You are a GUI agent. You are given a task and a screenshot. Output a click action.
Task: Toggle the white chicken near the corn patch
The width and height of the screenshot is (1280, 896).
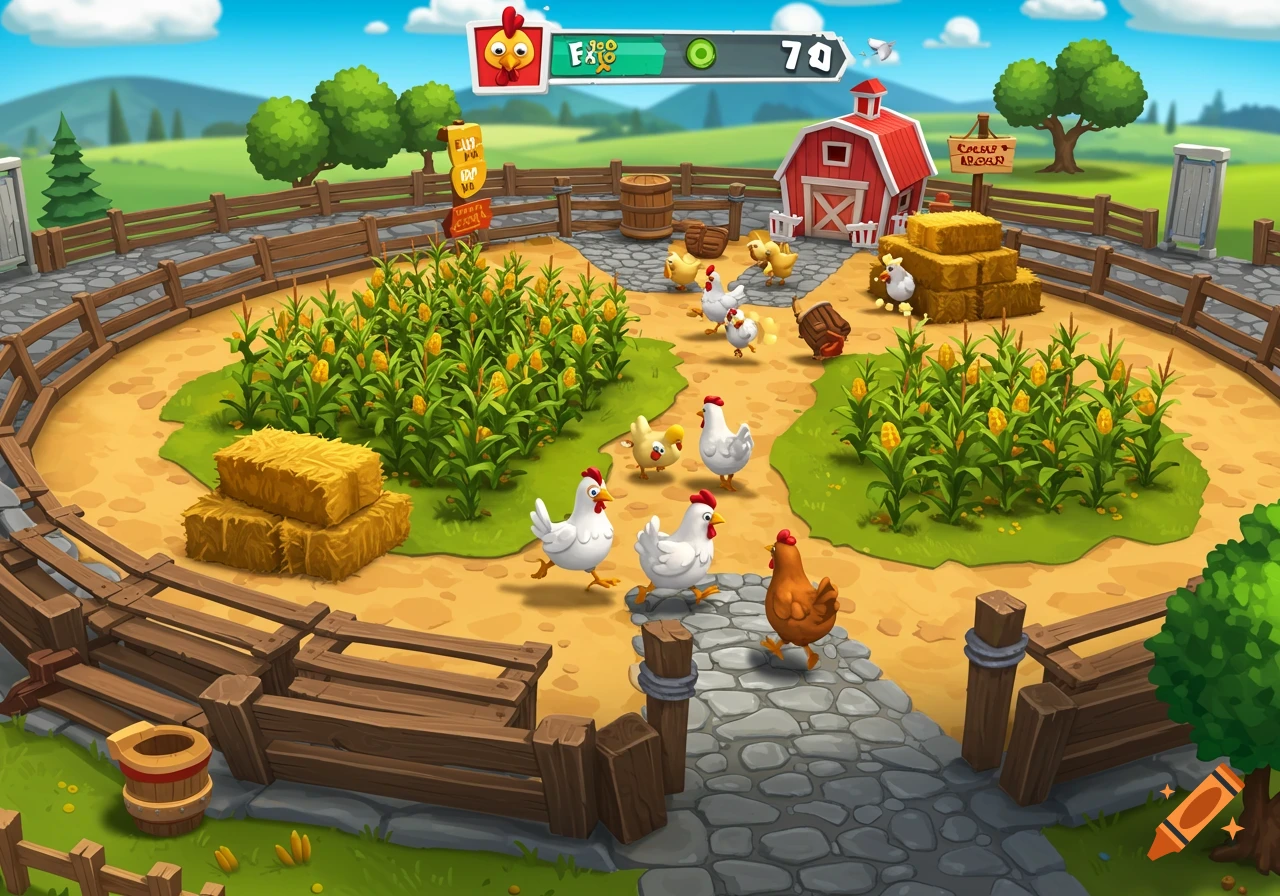583,530
